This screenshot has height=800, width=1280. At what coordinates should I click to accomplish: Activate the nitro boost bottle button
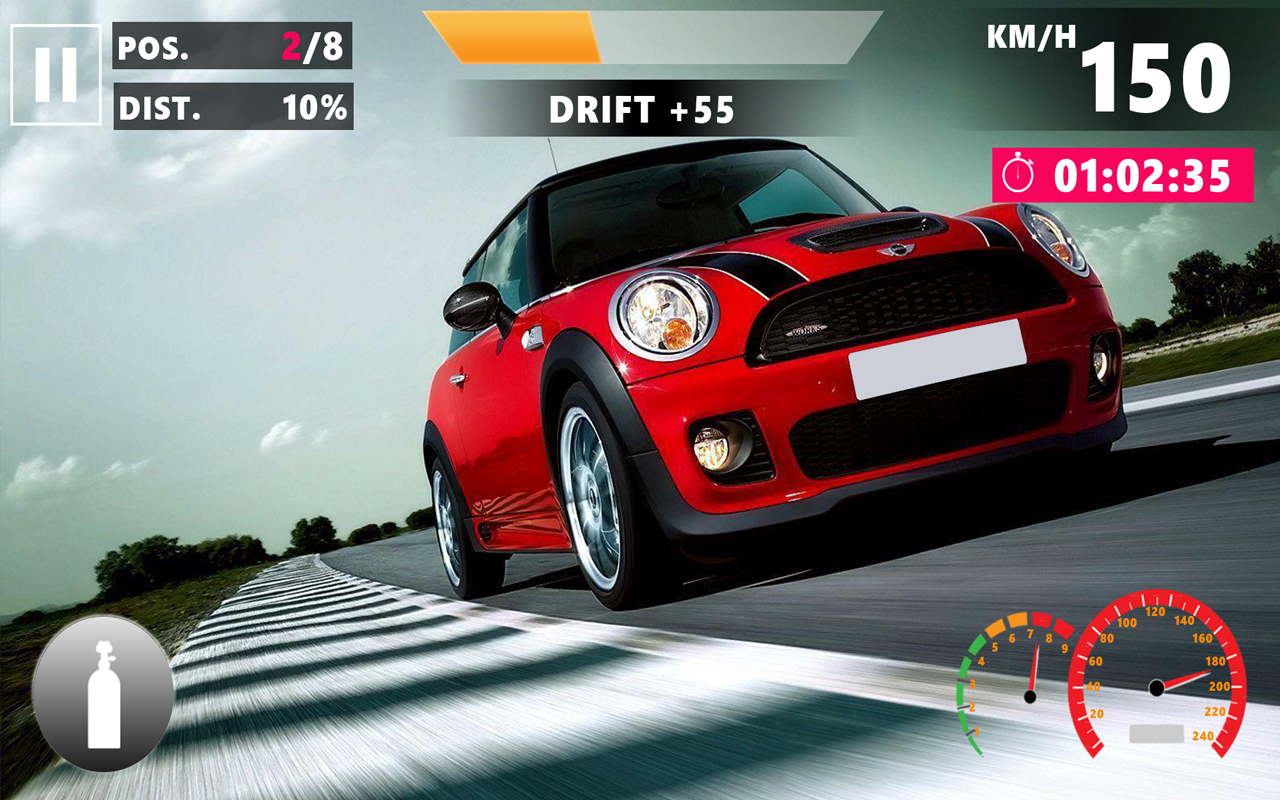pos(103,694)
